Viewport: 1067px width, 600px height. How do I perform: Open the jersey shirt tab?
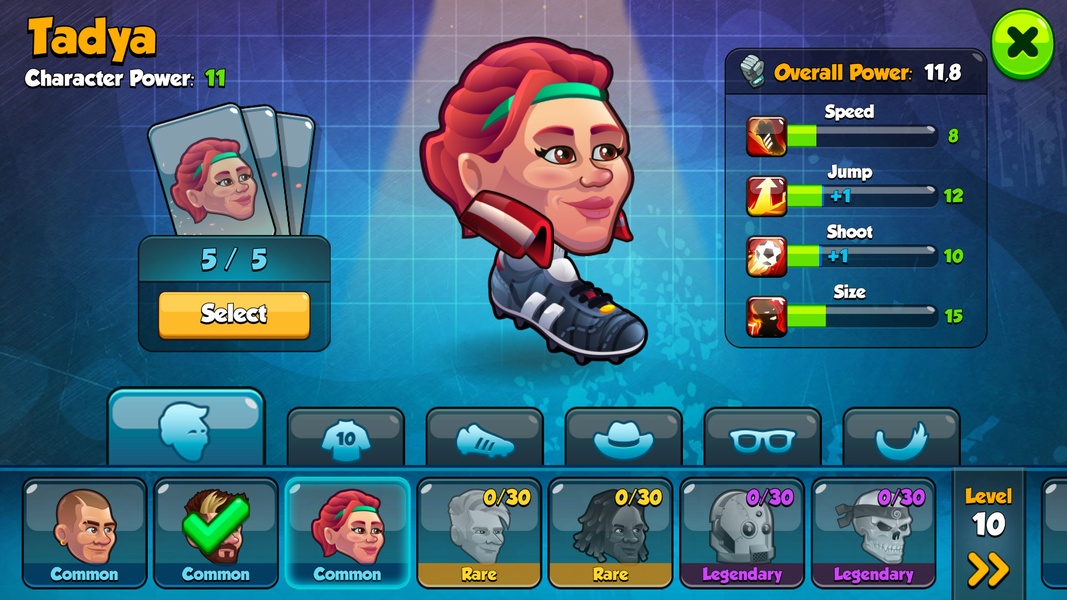345,438
